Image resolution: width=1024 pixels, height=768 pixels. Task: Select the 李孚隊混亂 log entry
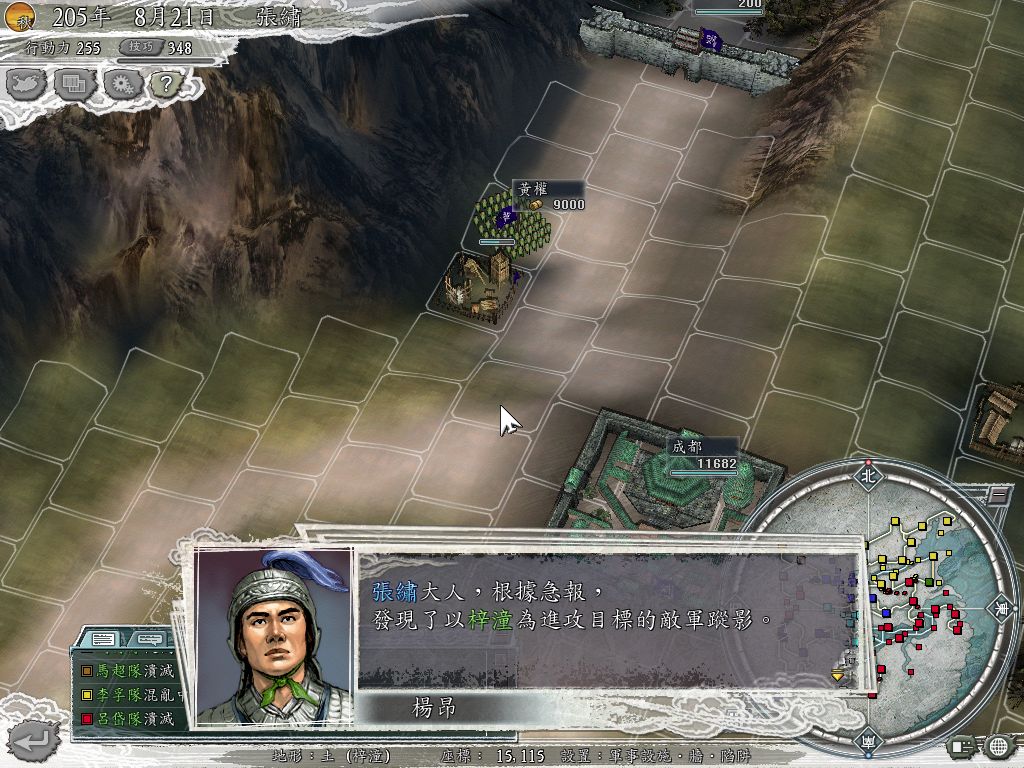(128, 695)
